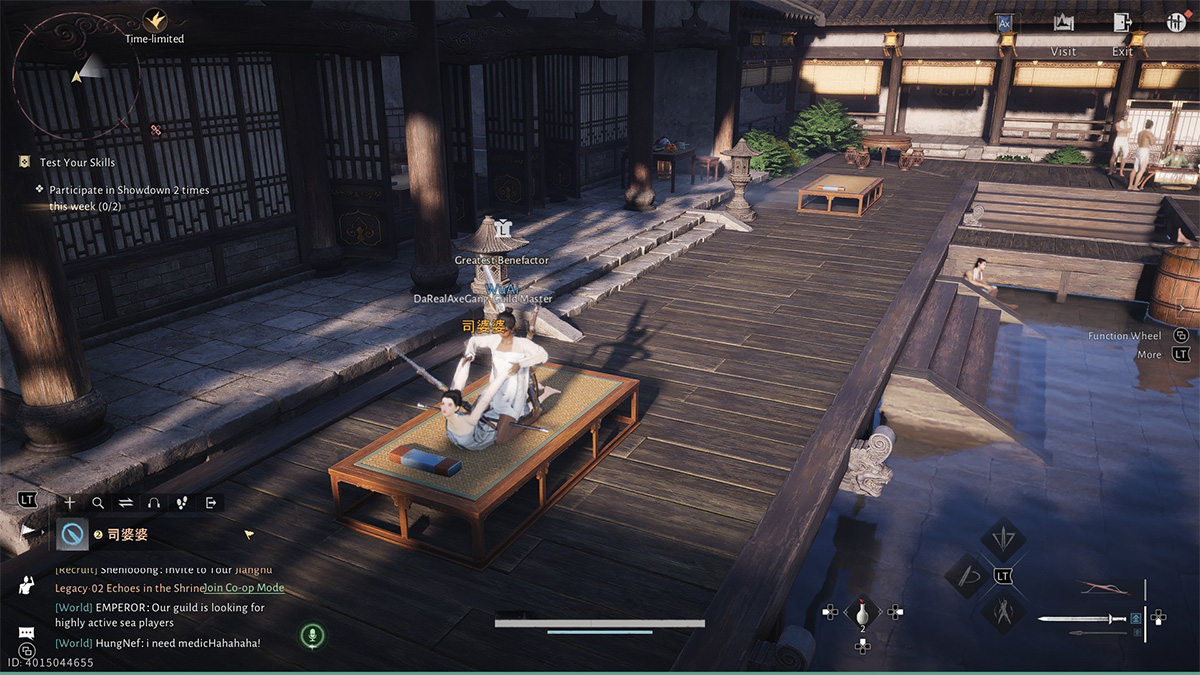Click the Exit door icon
Image resolution: width=1200 pixels, height=675 pixels.
point(1123,24)
